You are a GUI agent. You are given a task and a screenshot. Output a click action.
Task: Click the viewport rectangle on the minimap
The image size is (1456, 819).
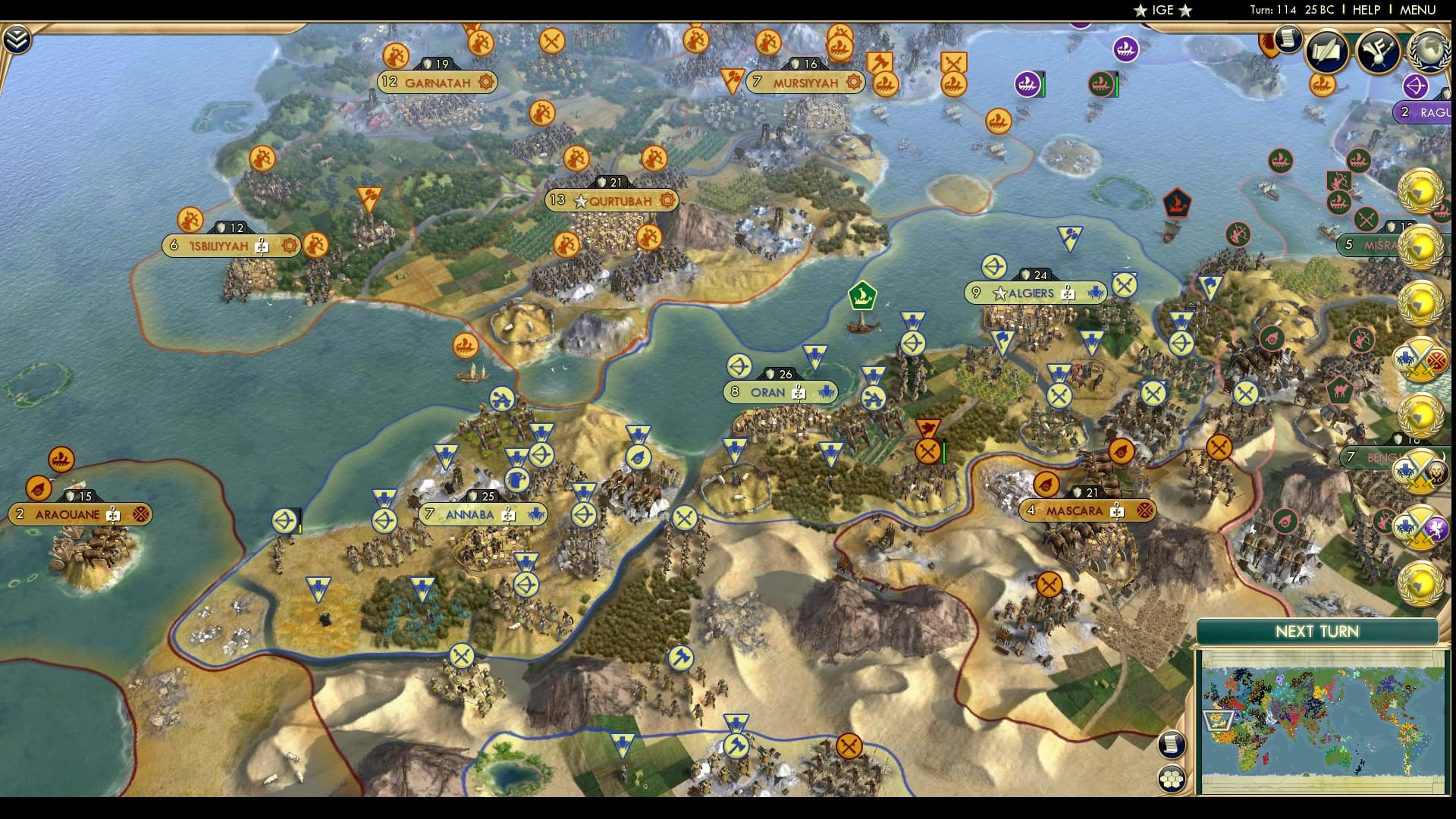pyautogui.click(x=1219, y=720)
